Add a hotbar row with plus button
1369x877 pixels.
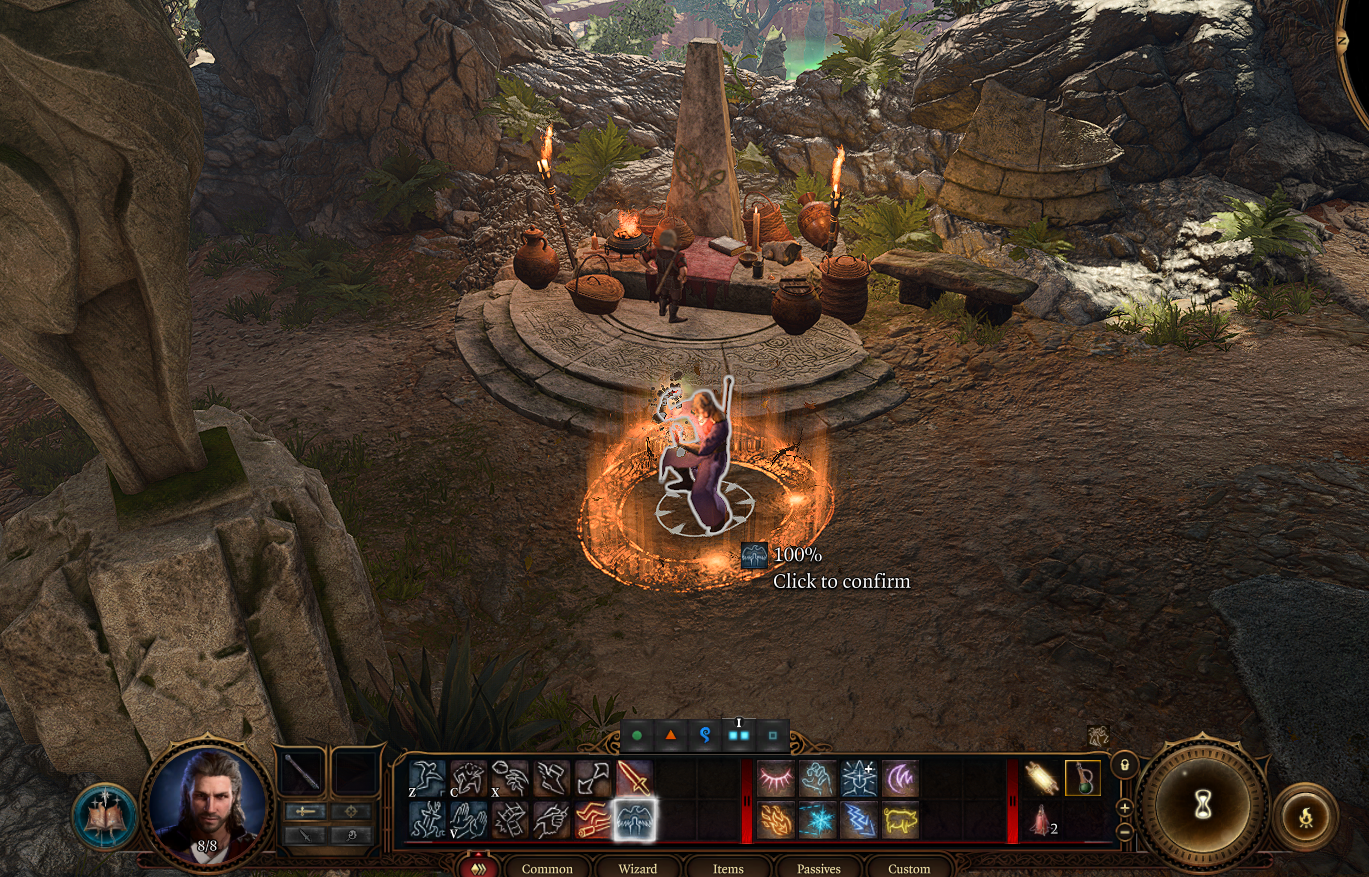[x=1125, y=807]
